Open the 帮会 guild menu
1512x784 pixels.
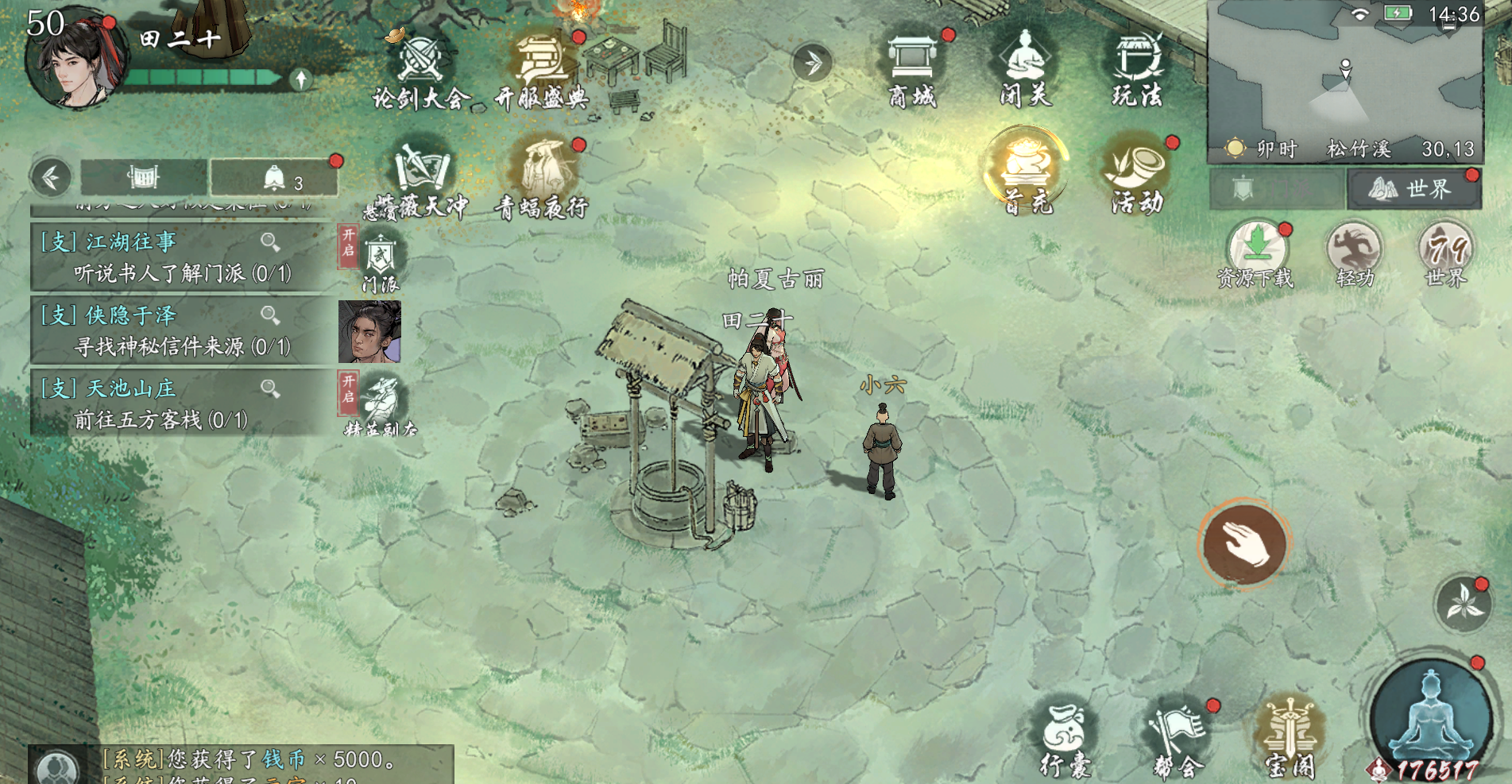(x=1178, y=740)
